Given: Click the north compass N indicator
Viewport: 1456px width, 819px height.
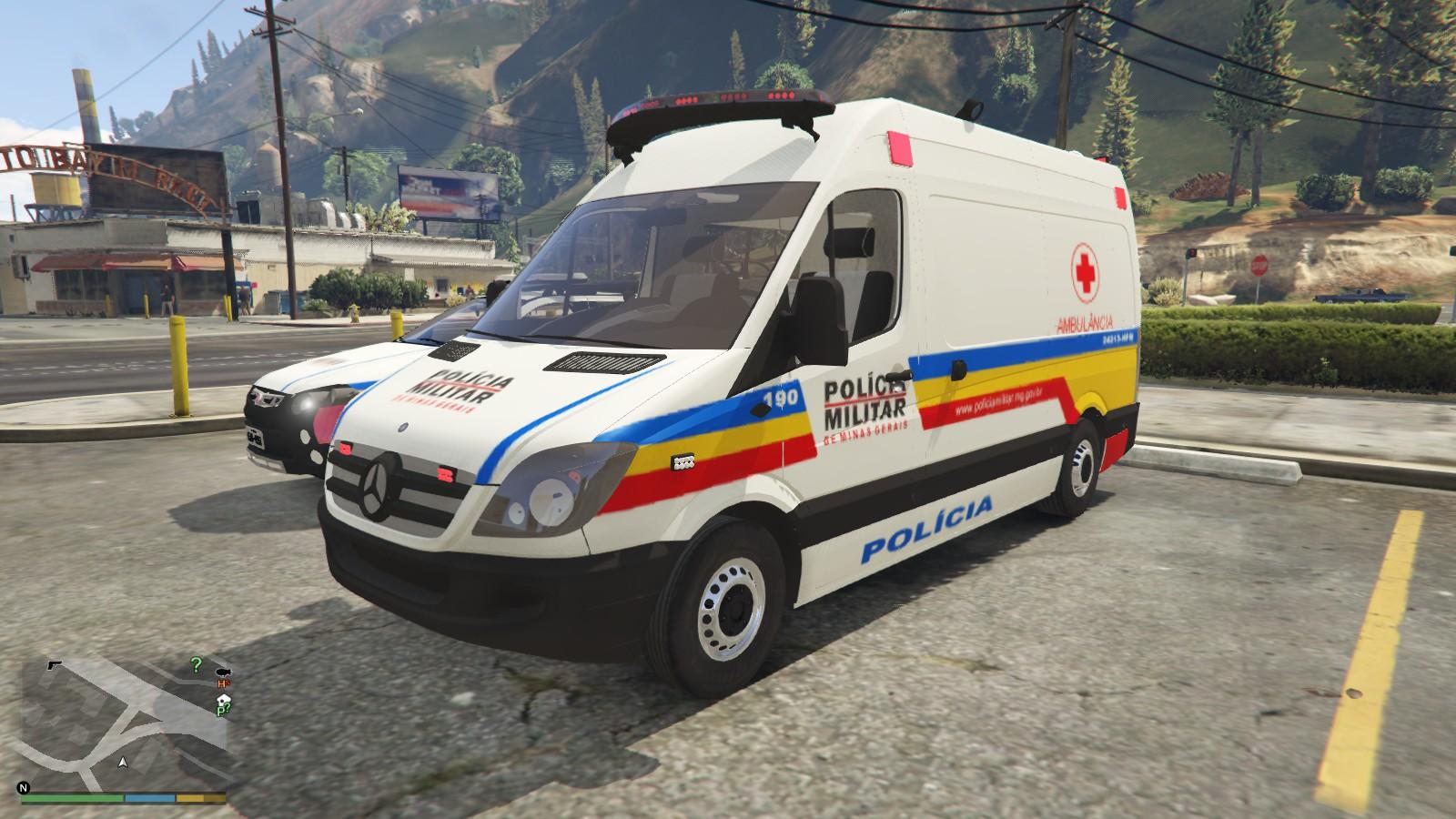Looking at the screenshot, I should (x=25, y=787).
